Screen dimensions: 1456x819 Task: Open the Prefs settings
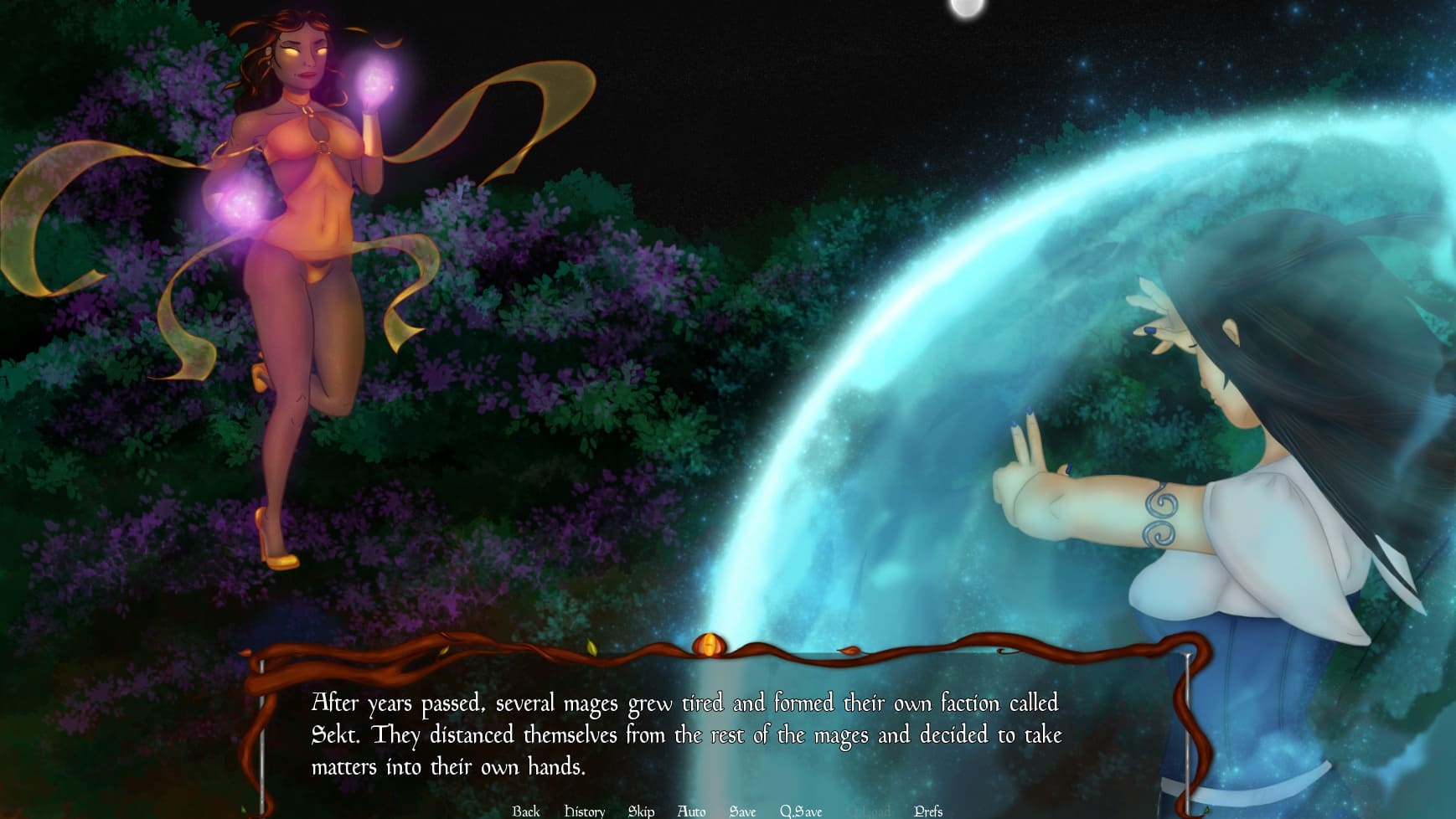click(x=928, y=811)
